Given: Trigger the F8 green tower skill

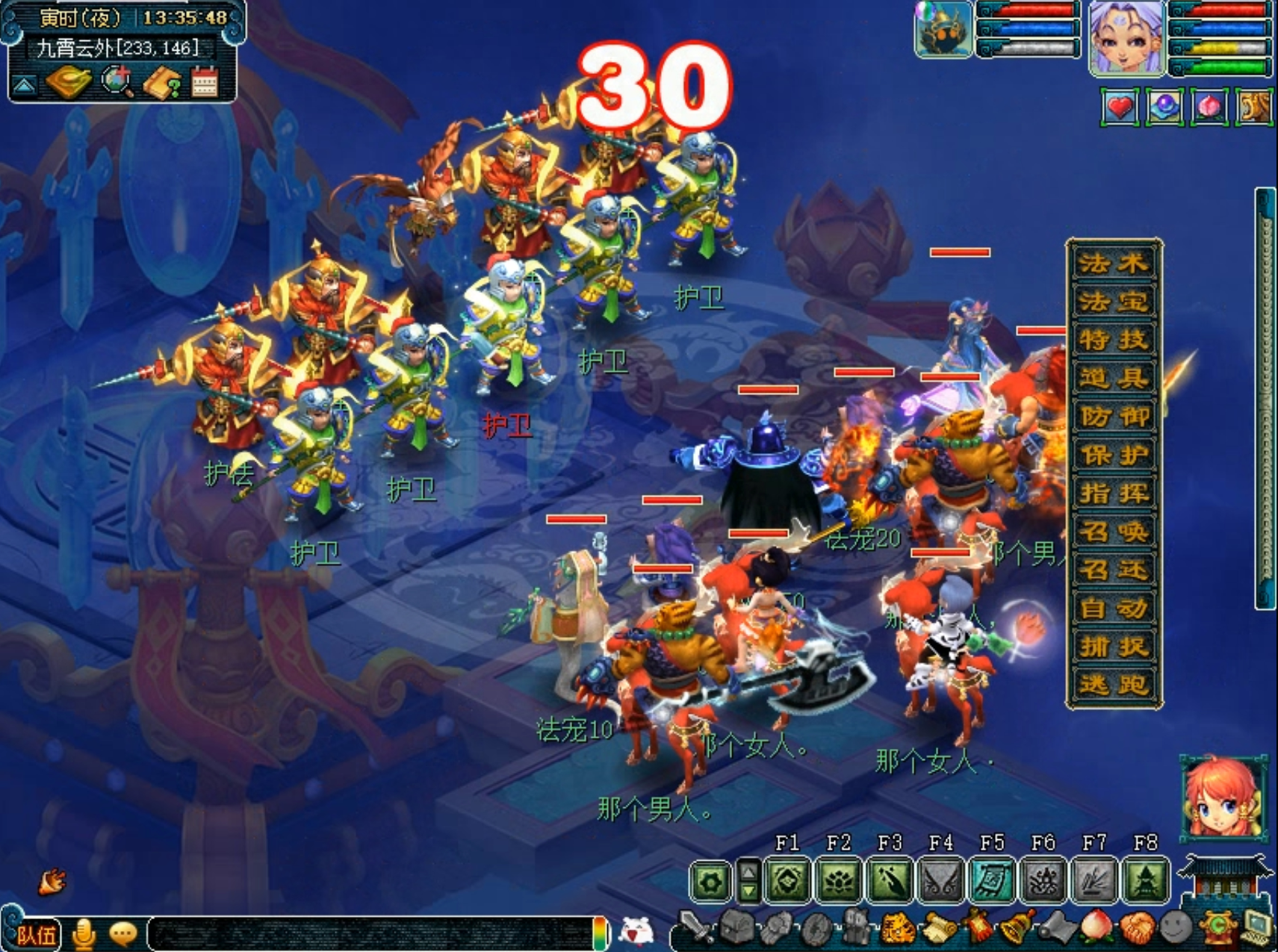Looking at the screenshot, I should tap(1146, 881).
